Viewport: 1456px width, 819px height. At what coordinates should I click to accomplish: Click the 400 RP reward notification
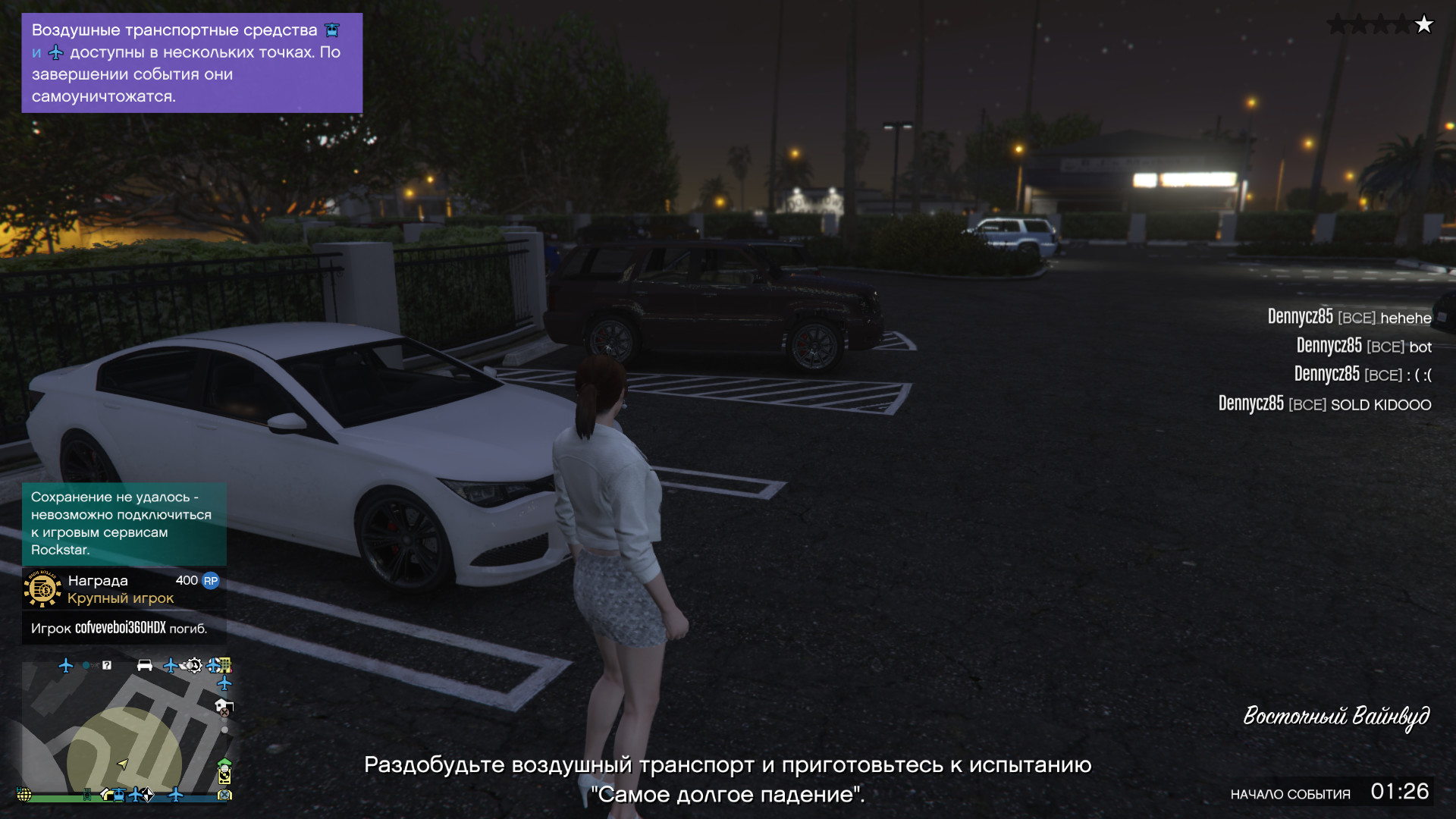124,589
